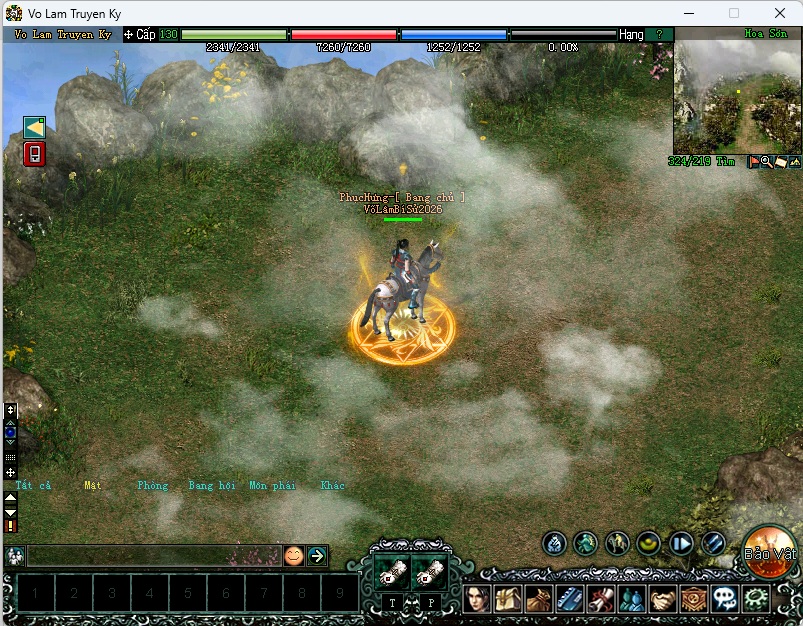Open the character portrait panel

[x=477, y=598]
